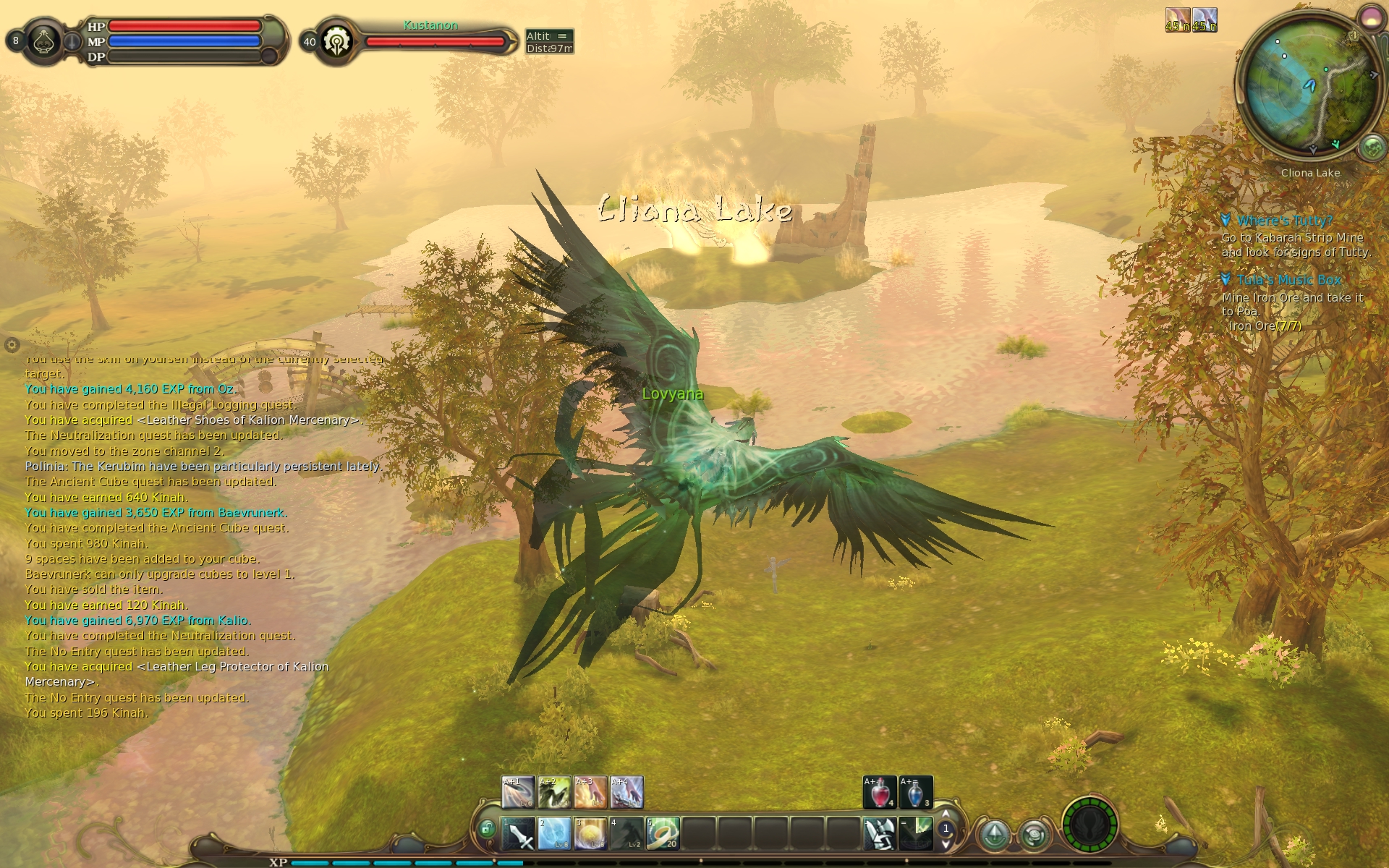
Task: Drink the red health potion
Action: click(880, 793)
